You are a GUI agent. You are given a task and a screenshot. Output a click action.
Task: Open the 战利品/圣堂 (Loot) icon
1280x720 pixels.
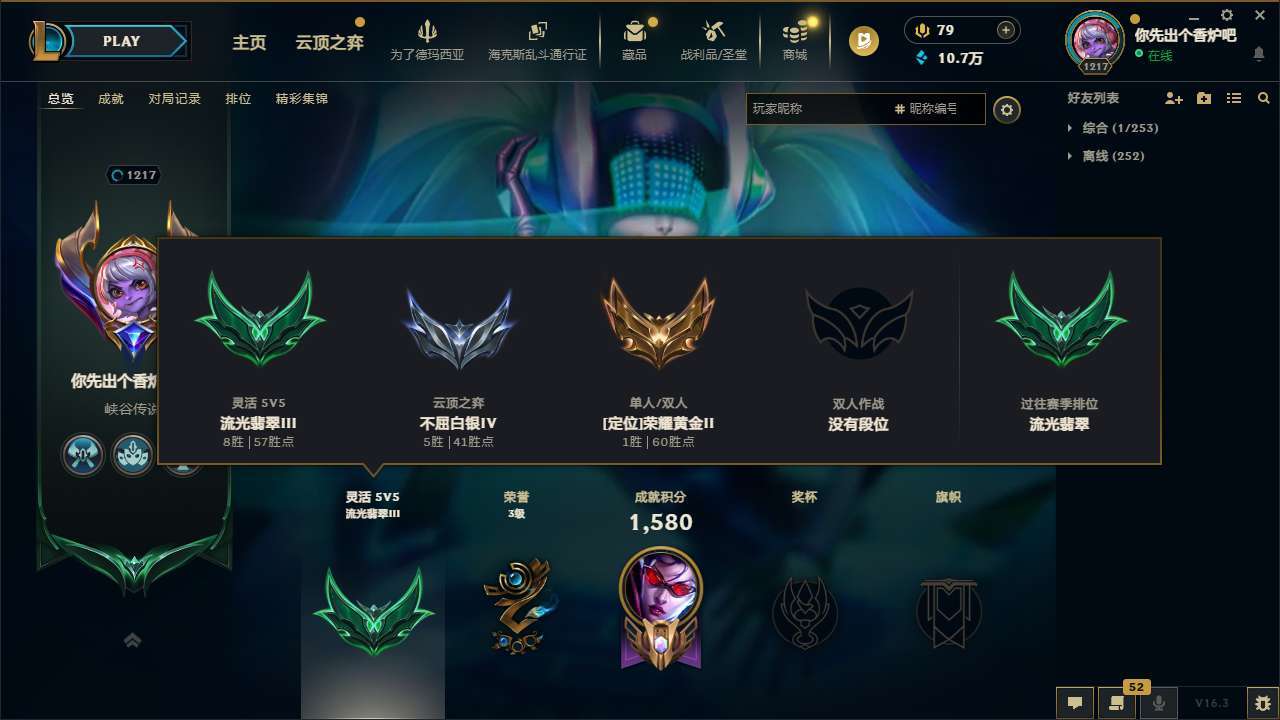click(713, 40)
